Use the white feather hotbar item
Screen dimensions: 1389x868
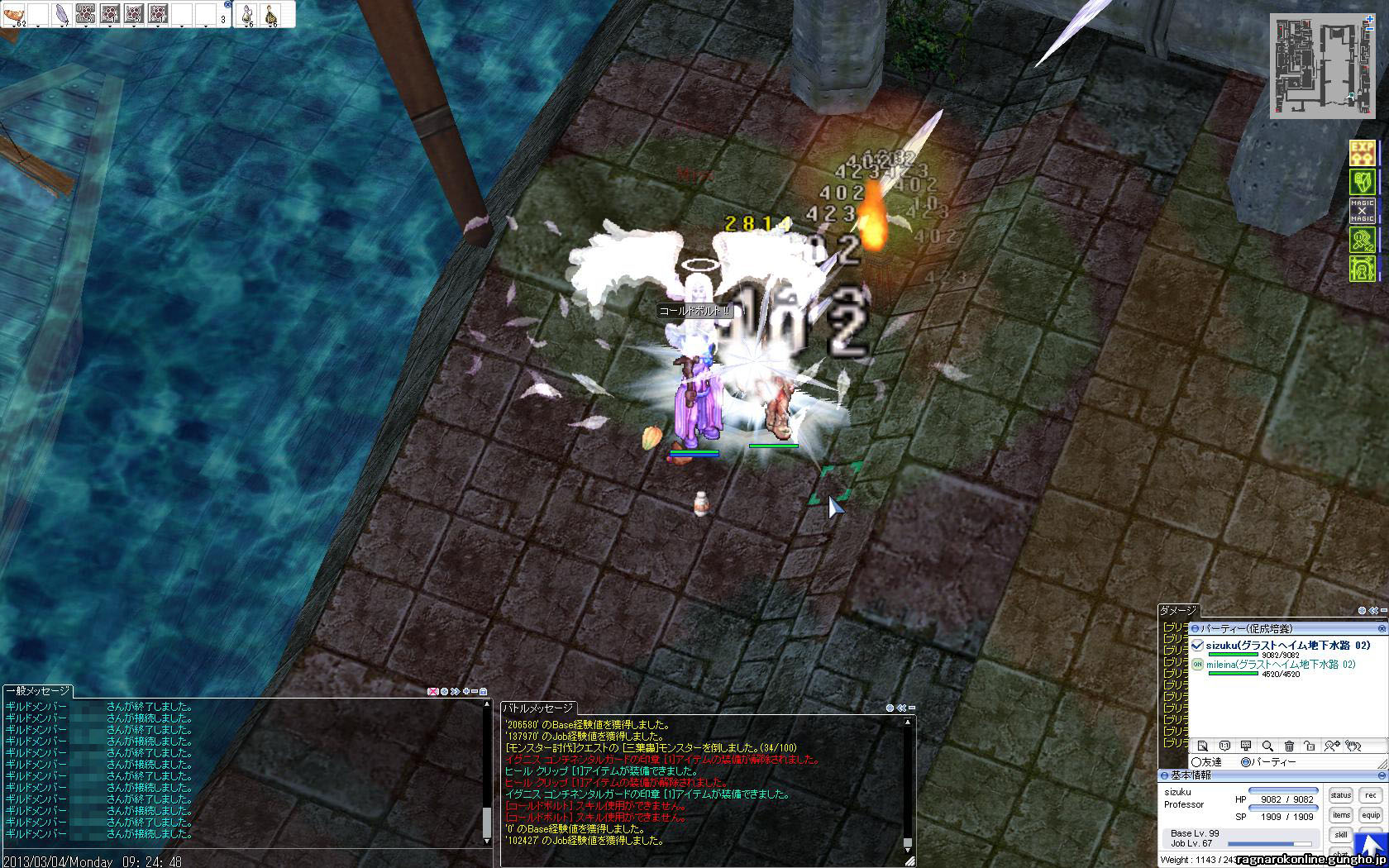tap(62, 14)
